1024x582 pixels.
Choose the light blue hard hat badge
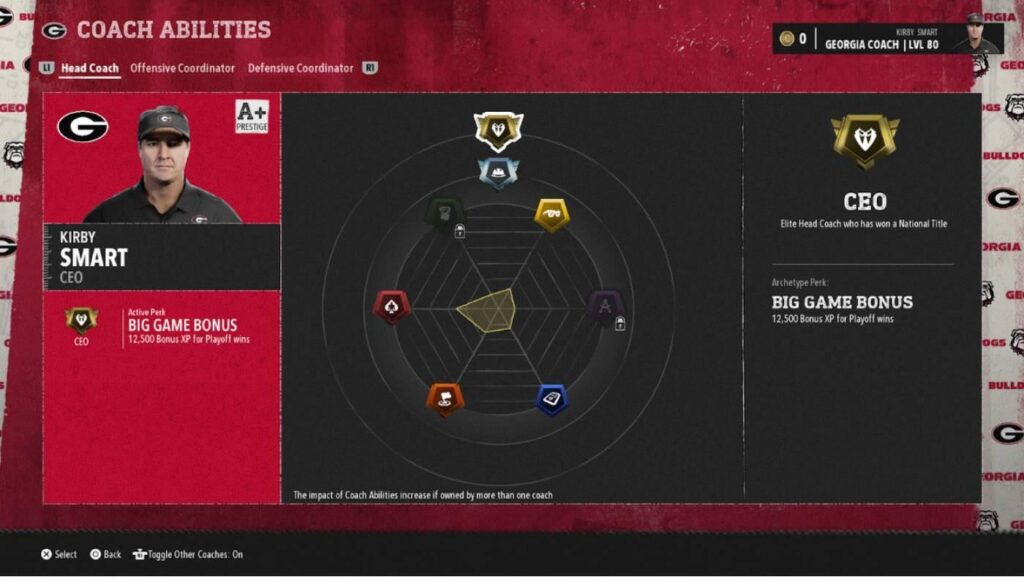498,172
